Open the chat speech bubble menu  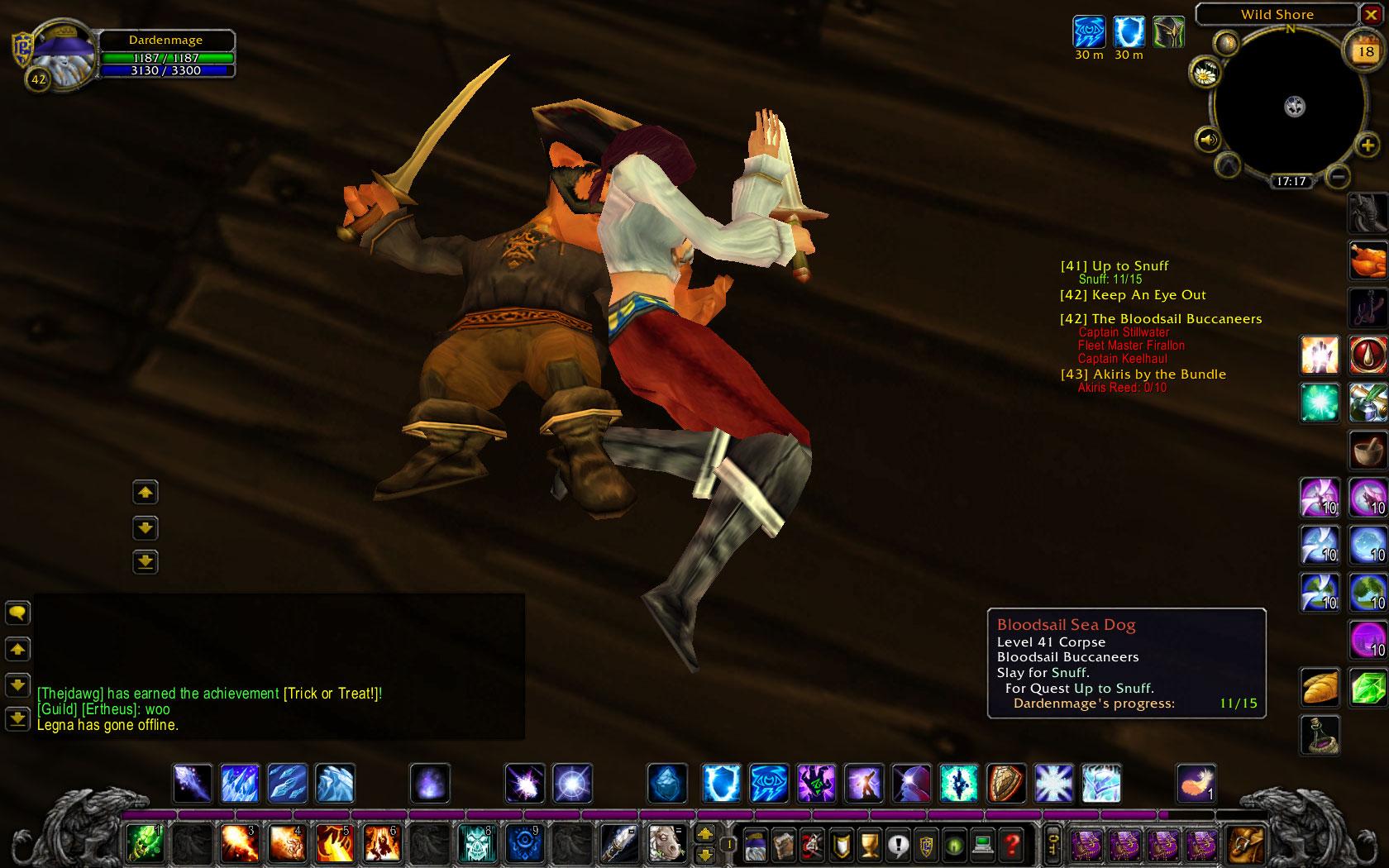pos(17,613)
